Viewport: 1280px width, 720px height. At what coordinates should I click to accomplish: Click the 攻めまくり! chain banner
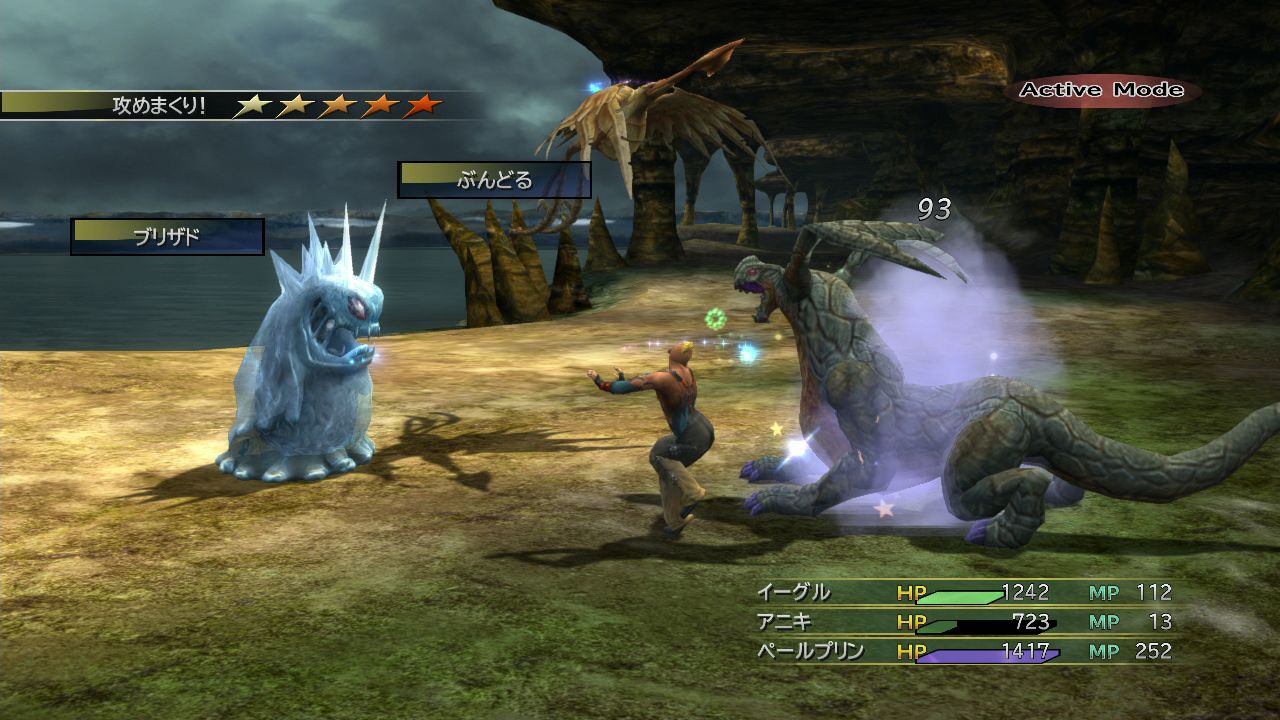(160, 105)
